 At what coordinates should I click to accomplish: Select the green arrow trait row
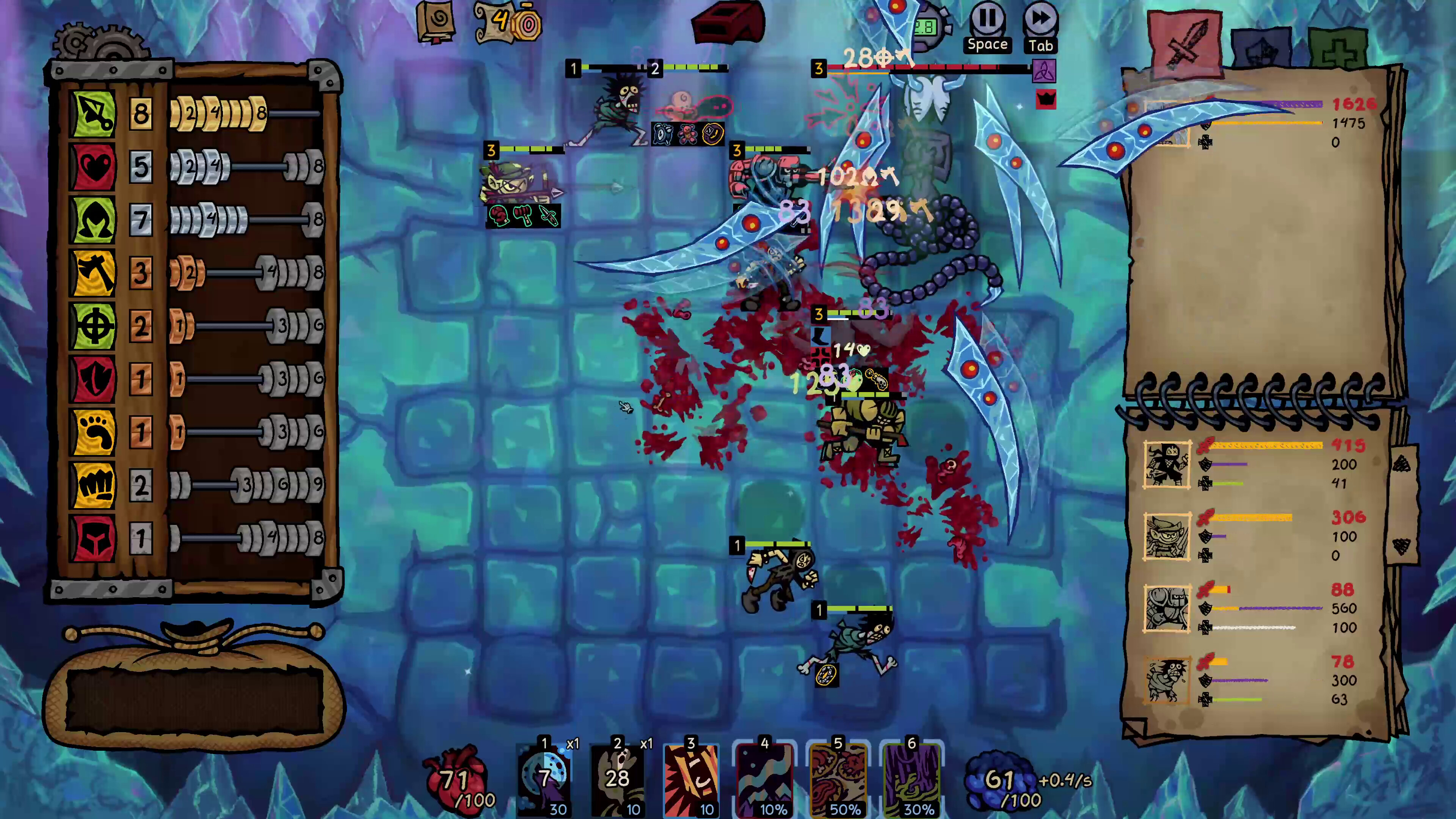coord(93,114)
